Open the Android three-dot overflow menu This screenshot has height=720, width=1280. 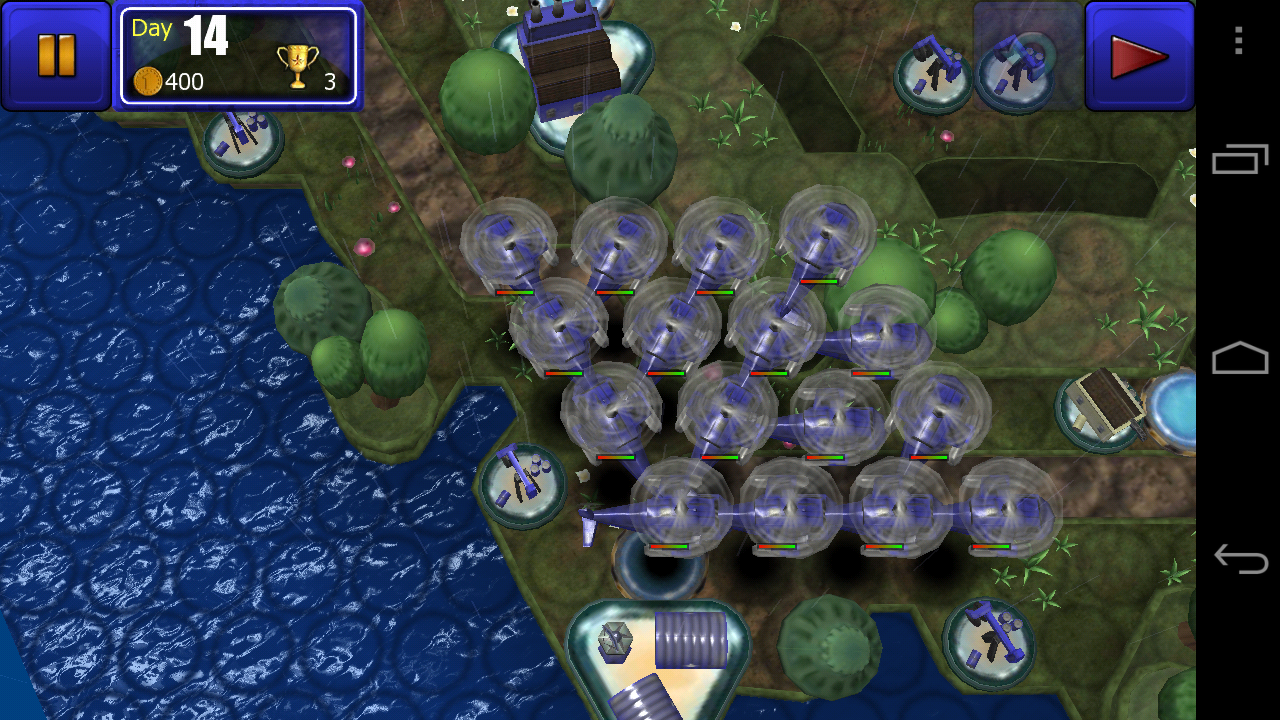[1239, 41]
